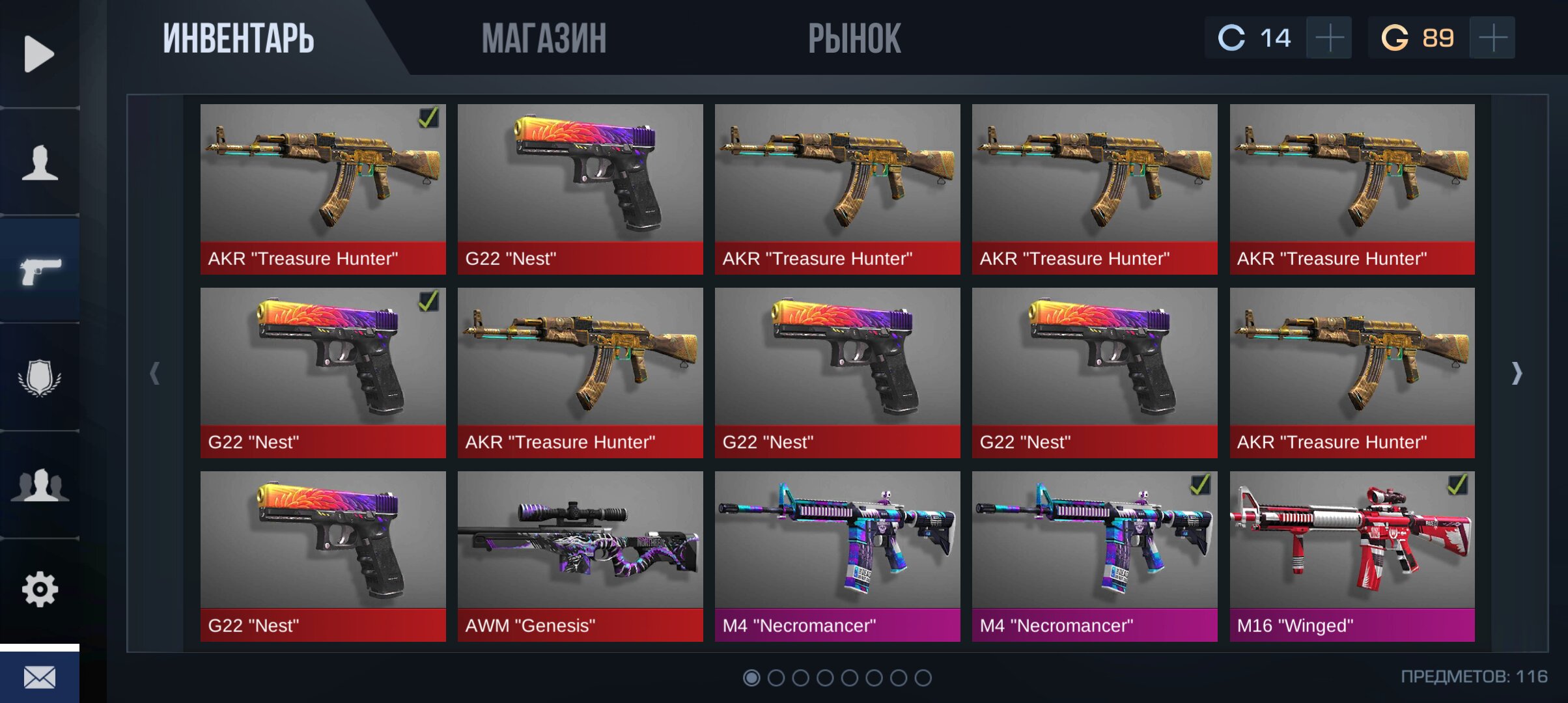The height and width of the screenshot is (703, 1568).
Task: Tap the play arrow sidebar icon
Action: pos(39,53)
